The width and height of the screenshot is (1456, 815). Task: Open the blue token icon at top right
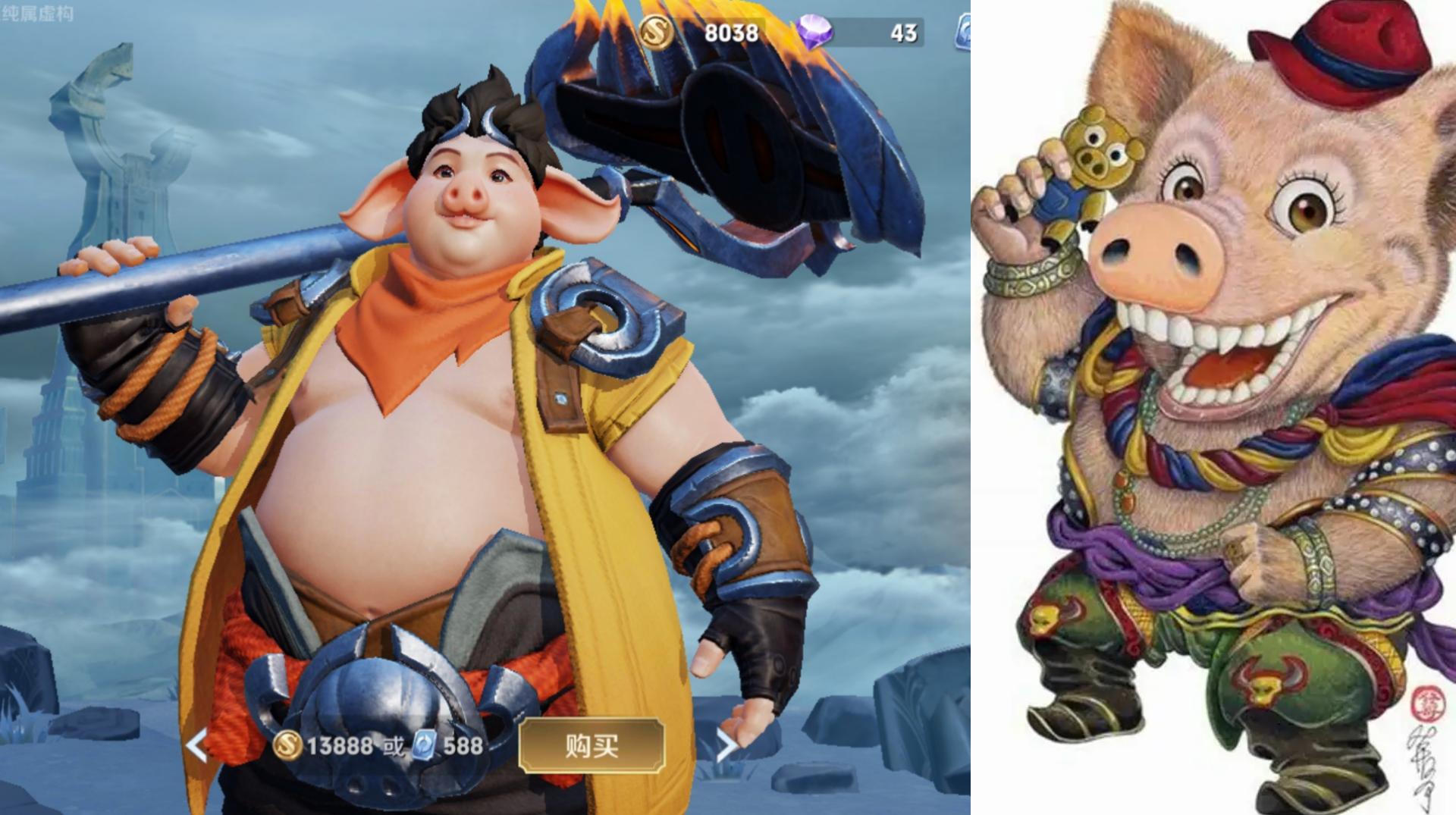(x=965, y=30)
